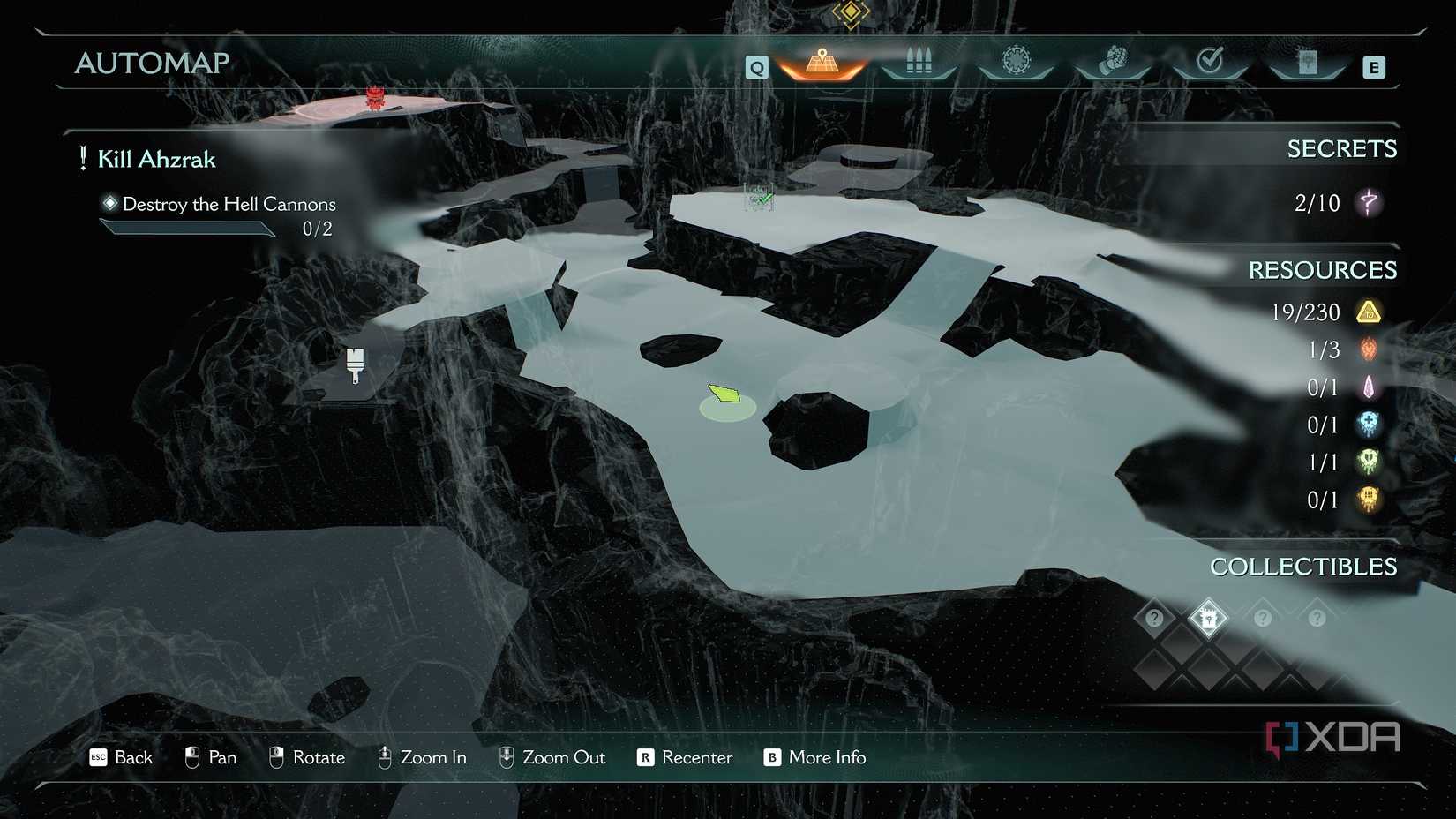Click the red demon boss marker
The width and height of the screenshot is (1456, 819).
(376, 97)
